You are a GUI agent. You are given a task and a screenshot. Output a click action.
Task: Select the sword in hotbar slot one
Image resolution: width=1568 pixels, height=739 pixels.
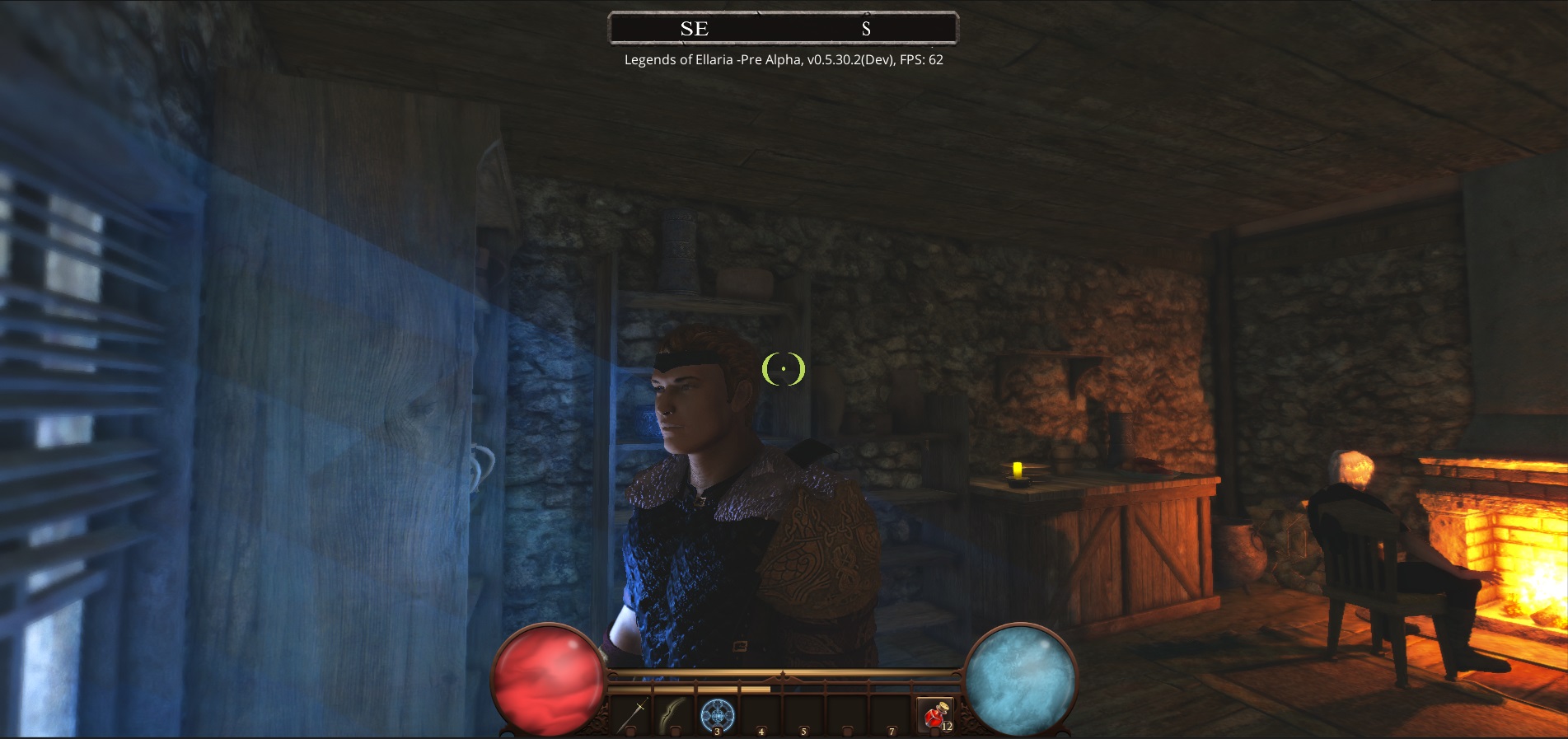coord(634,715)
